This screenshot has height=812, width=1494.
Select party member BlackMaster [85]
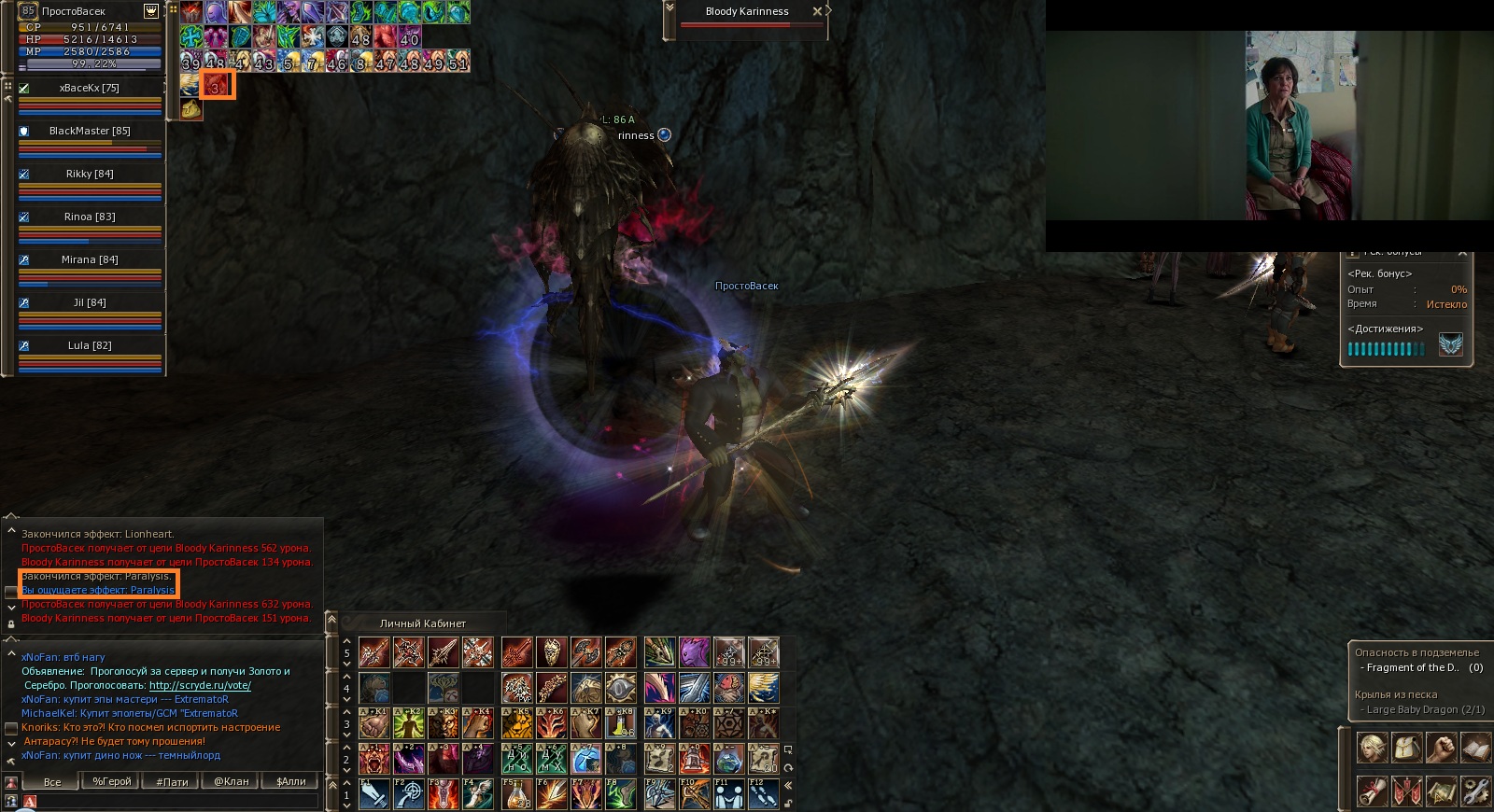click(x=90, y=131)
